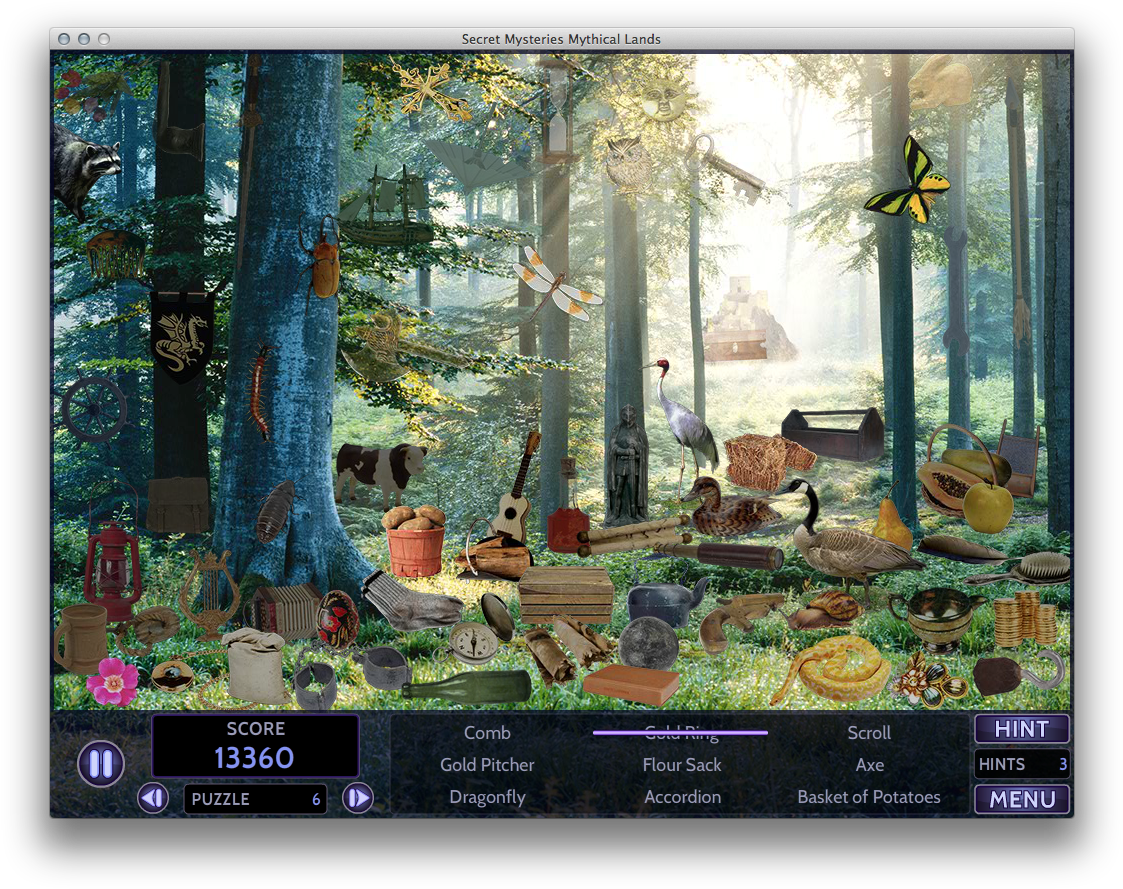This screenshot has width=1123, height=889.
Task: Close the game window from the title bar
Action: [64, 39]
